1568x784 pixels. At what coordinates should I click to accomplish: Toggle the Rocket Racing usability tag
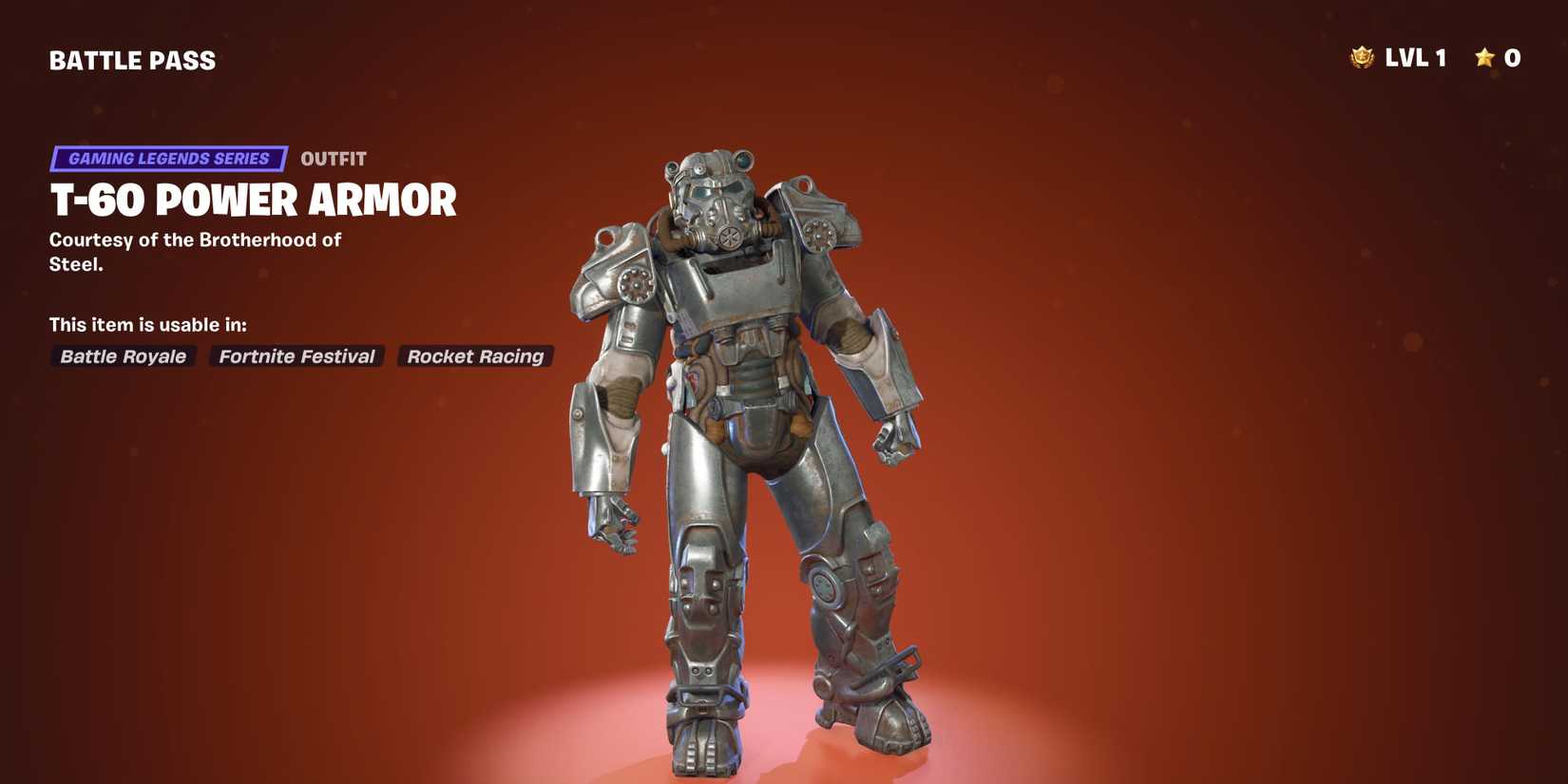tap(475, 356)
